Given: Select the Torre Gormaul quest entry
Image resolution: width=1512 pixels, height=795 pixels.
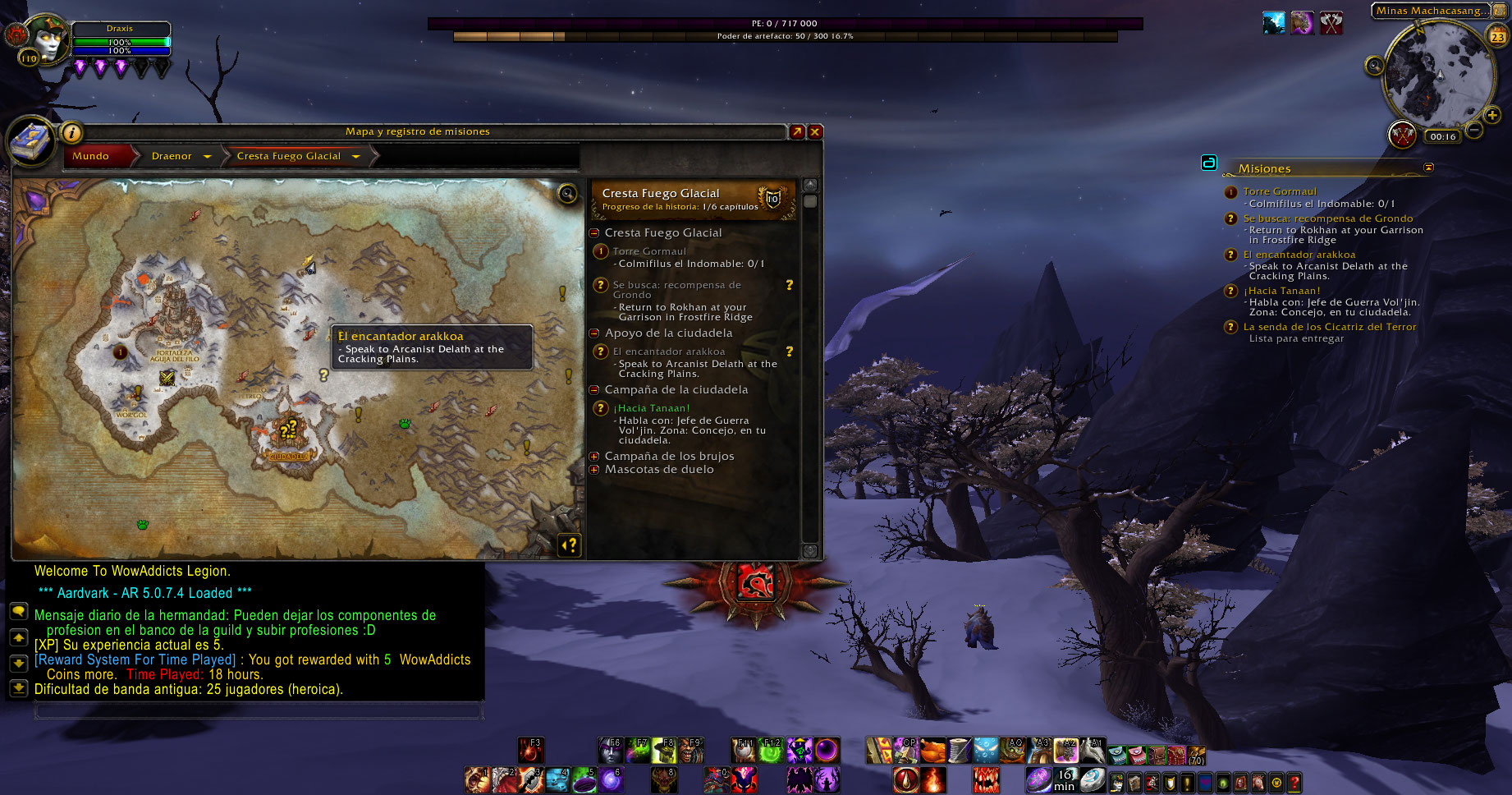Looking at the screenshot, I should [648, 251].
